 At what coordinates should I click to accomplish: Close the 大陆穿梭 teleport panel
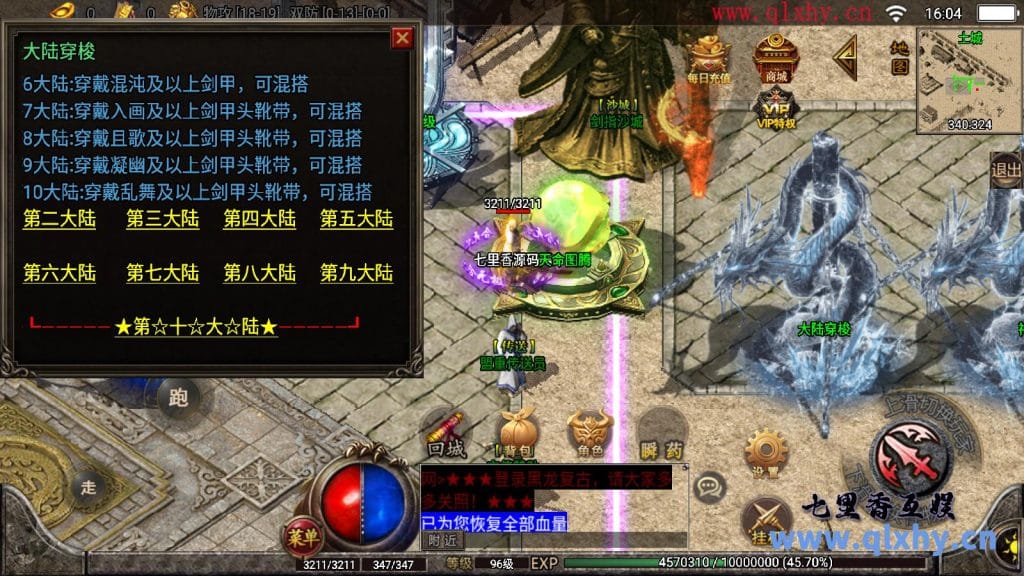[402, 38]
